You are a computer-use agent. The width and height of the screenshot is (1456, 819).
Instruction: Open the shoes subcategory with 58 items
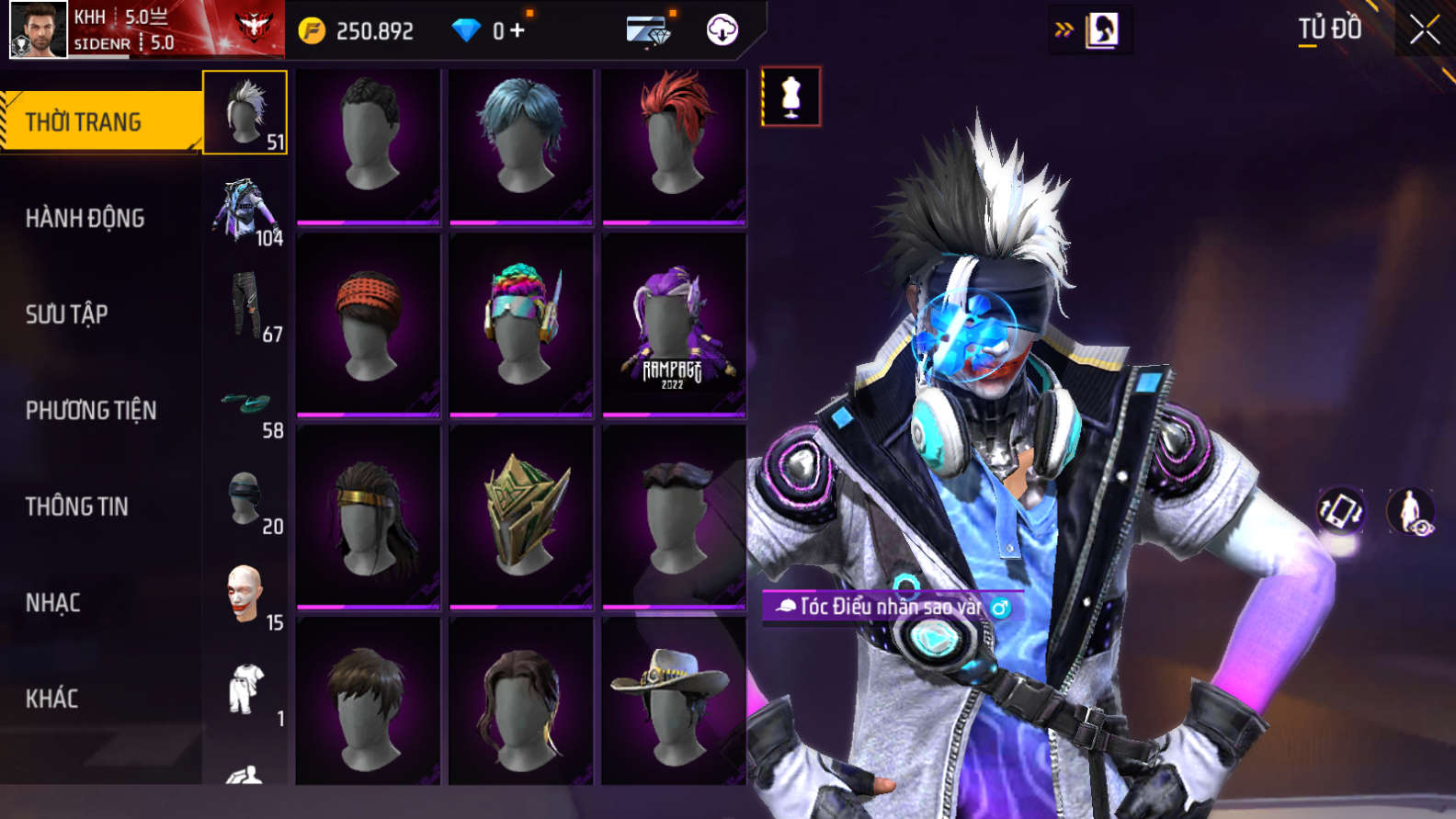pos(245,408)
